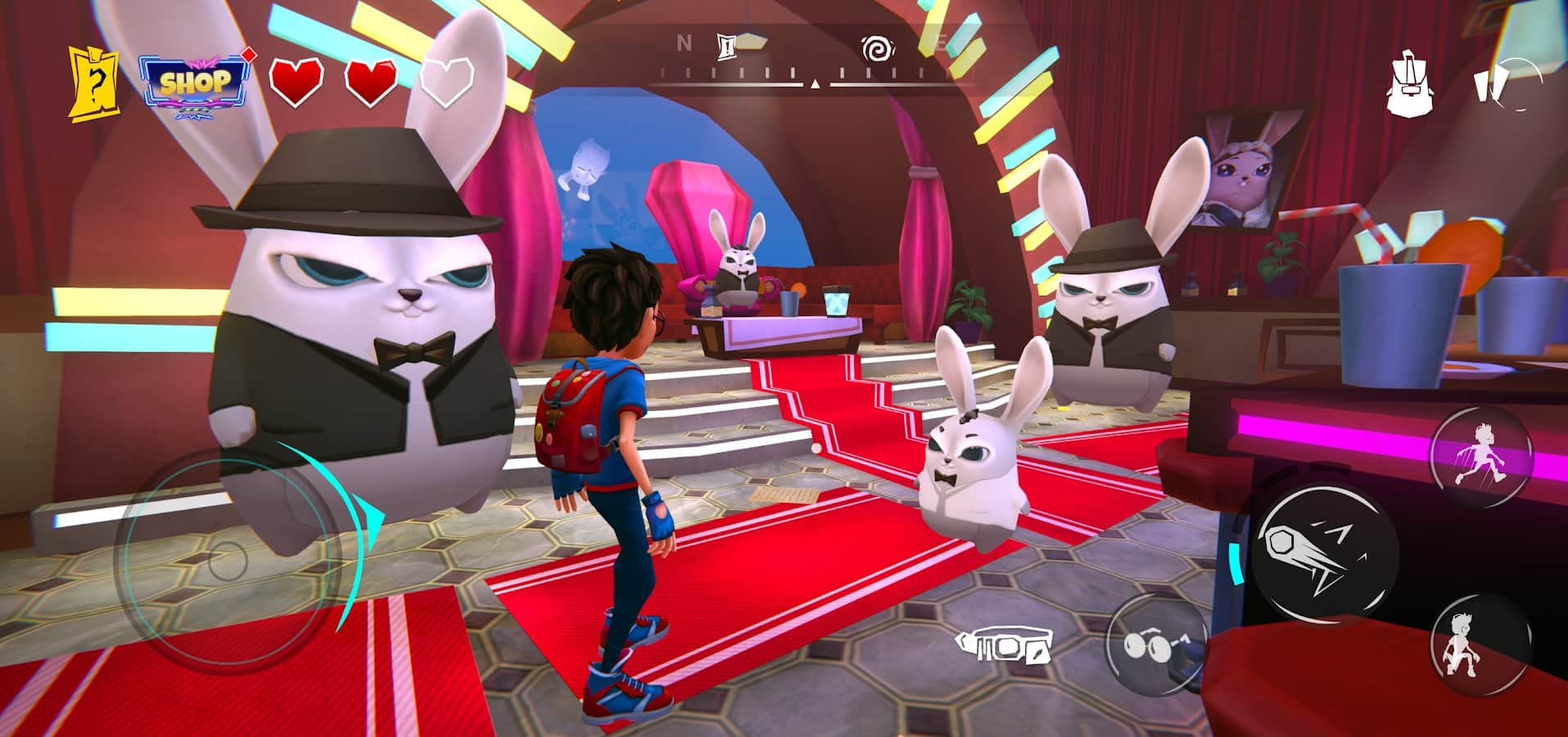Click the spiral marker on the compass
This screenshot has height=737, width=1568.
[877, 50]
